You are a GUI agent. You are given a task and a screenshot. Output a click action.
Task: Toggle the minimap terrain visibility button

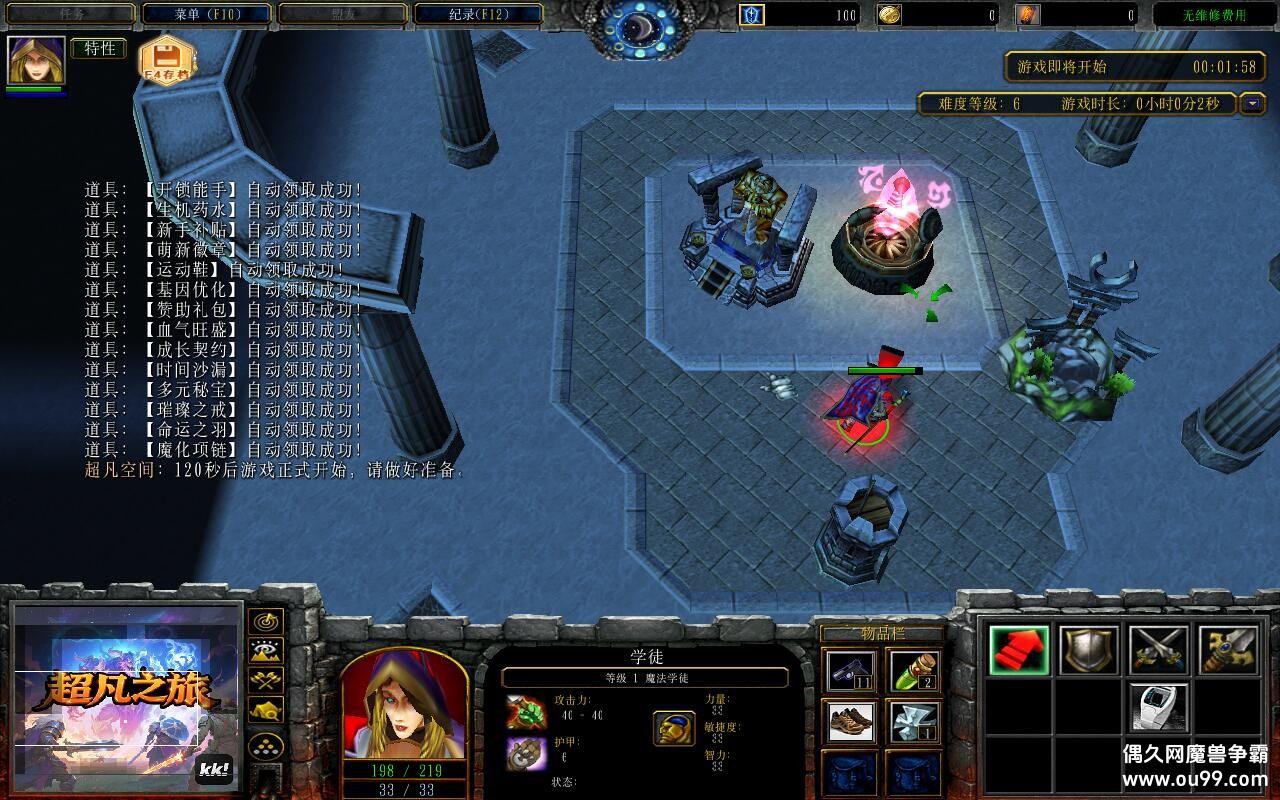265,651
